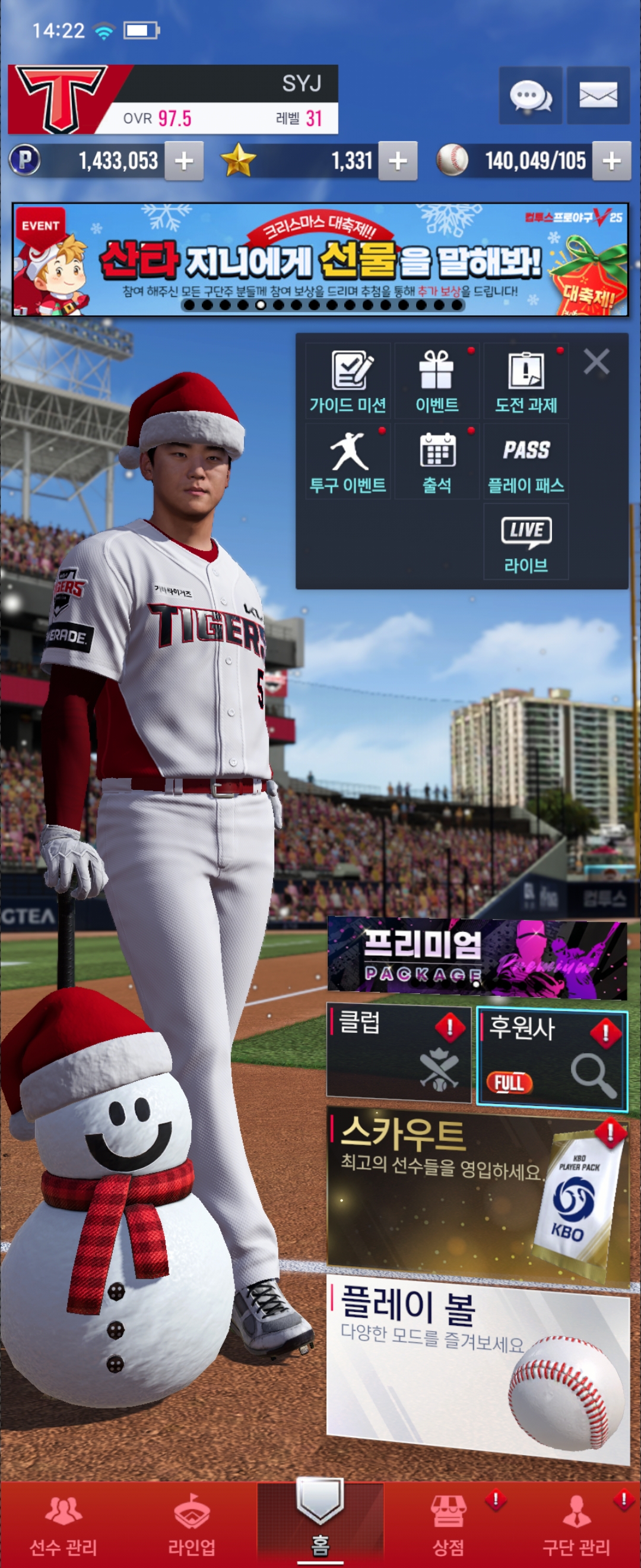Open the 후원사 sponsor menu
Image resolution: width=641 pixels, height=1568 pixels.
click(551, 1056)
